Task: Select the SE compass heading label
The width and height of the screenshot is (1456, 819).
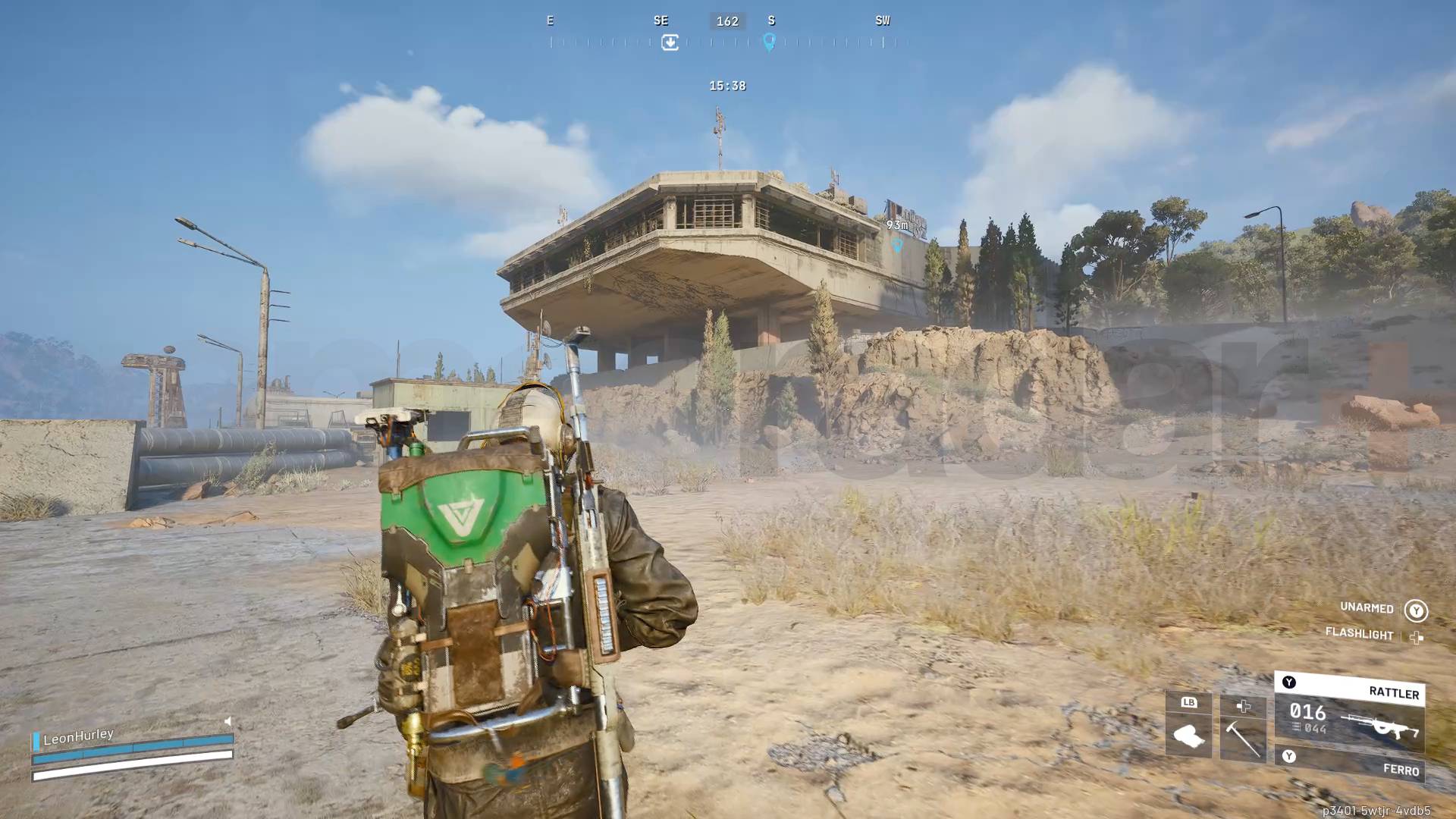Action: tap(661, 20)
